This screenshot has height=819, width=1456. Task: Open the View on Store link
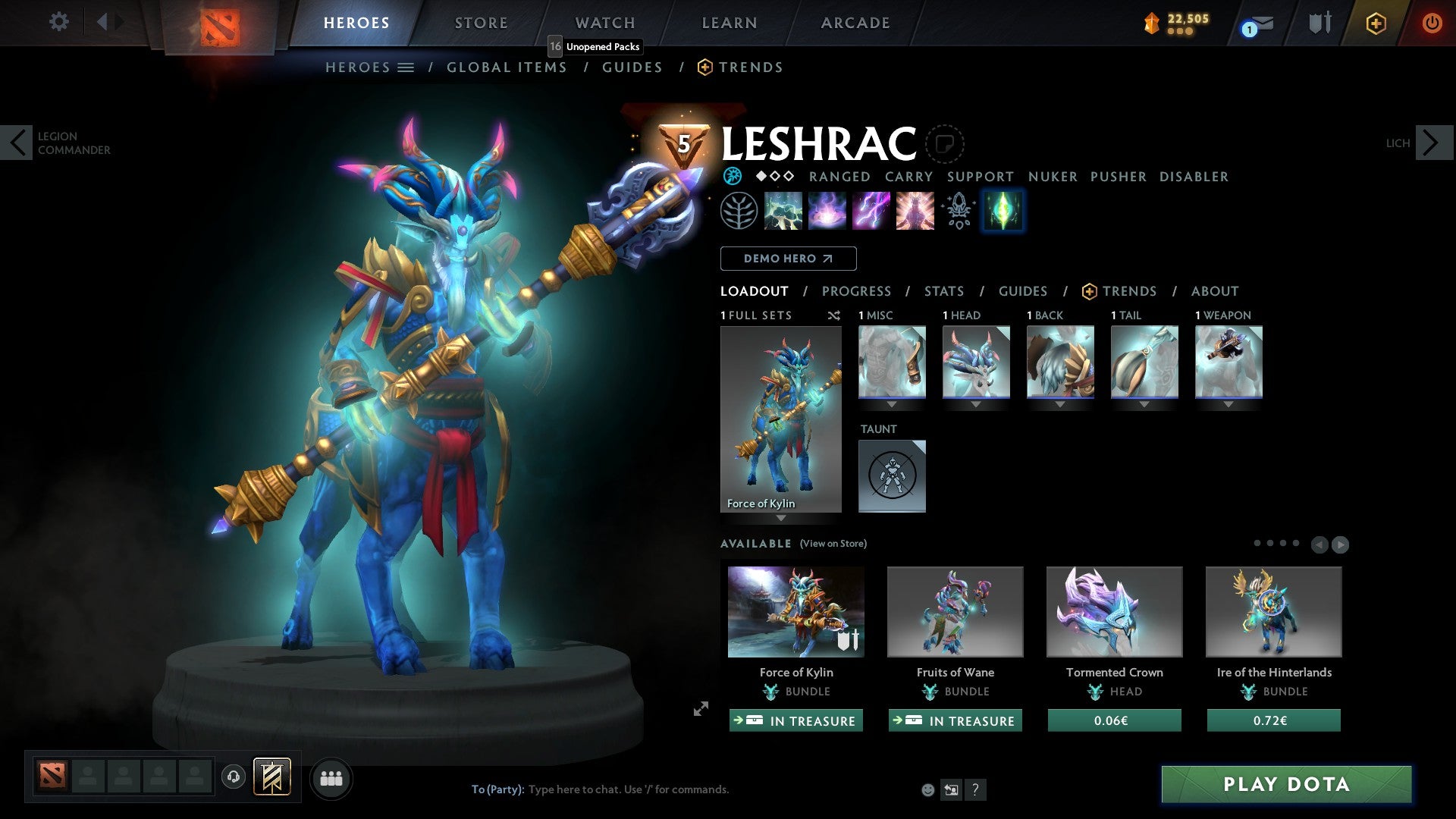point(833,544)
